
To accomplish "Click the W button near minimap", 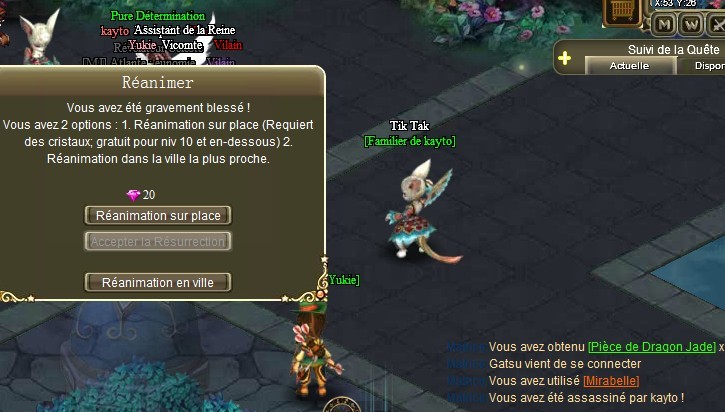I will pos(691,25).
